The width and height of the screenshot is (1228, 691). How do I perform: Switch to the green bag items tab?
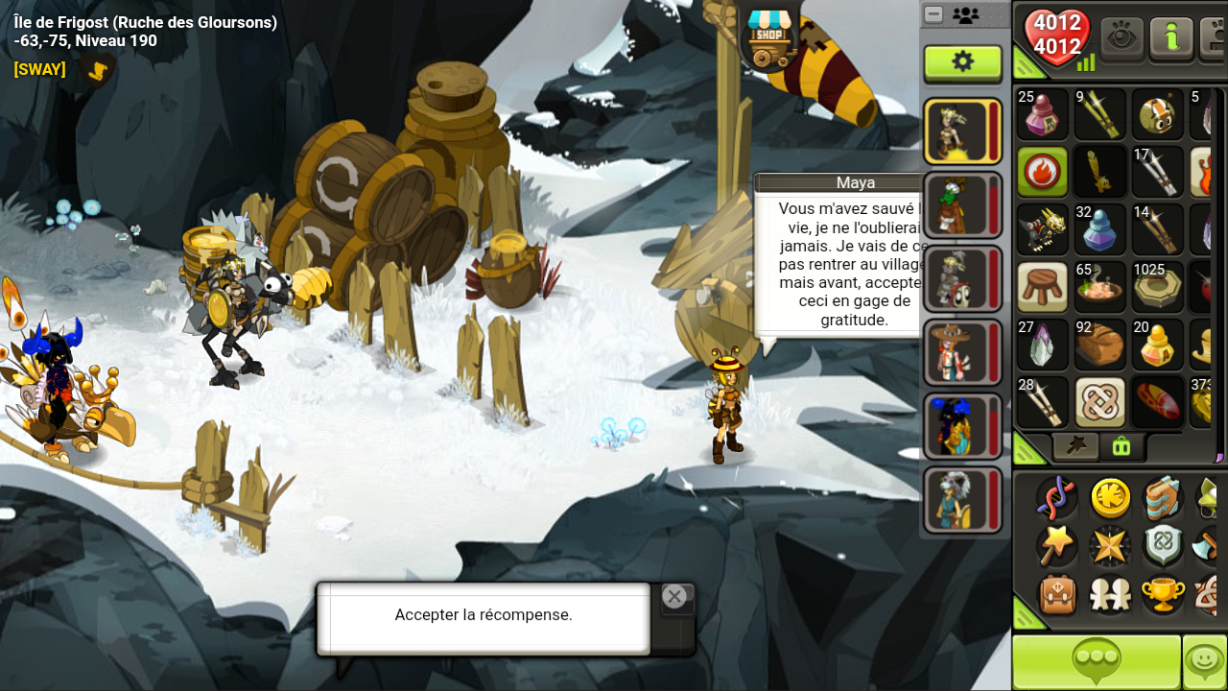(1121, 447)
